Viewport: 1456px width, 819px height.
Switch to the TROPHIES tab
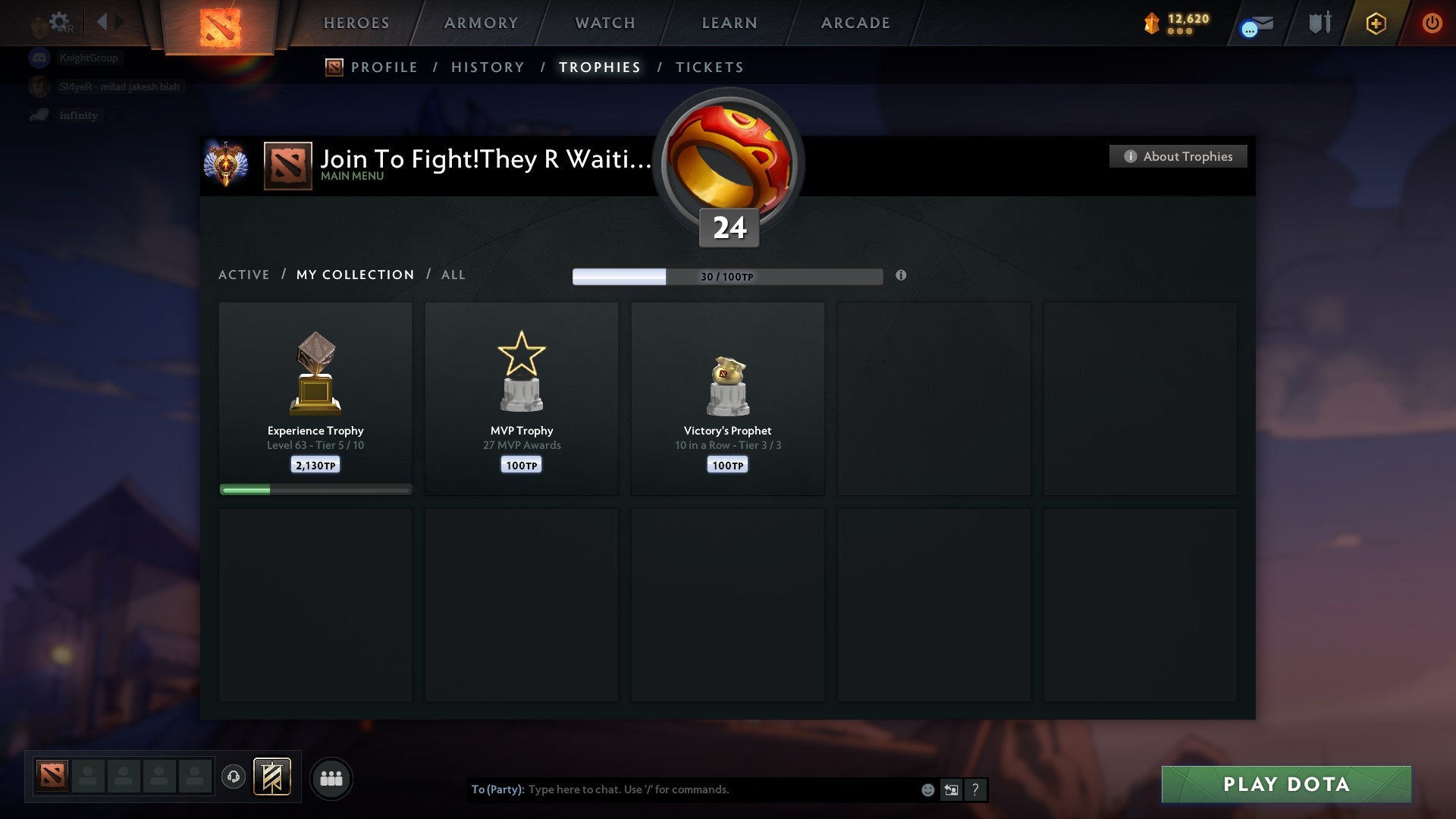click(x=599, y=67)
